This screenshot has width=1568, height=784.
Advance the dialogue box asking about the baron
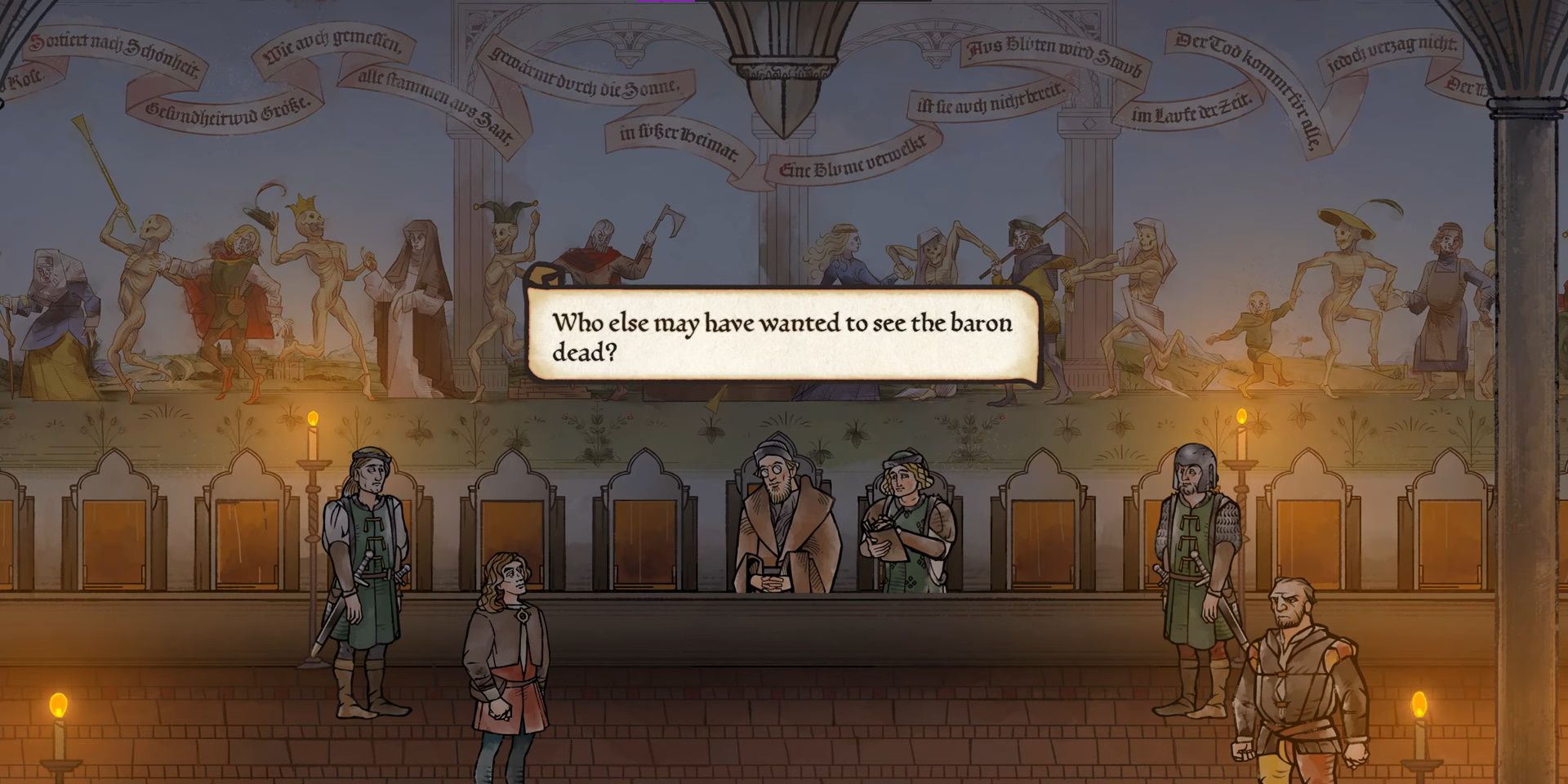tap(784, 335)
